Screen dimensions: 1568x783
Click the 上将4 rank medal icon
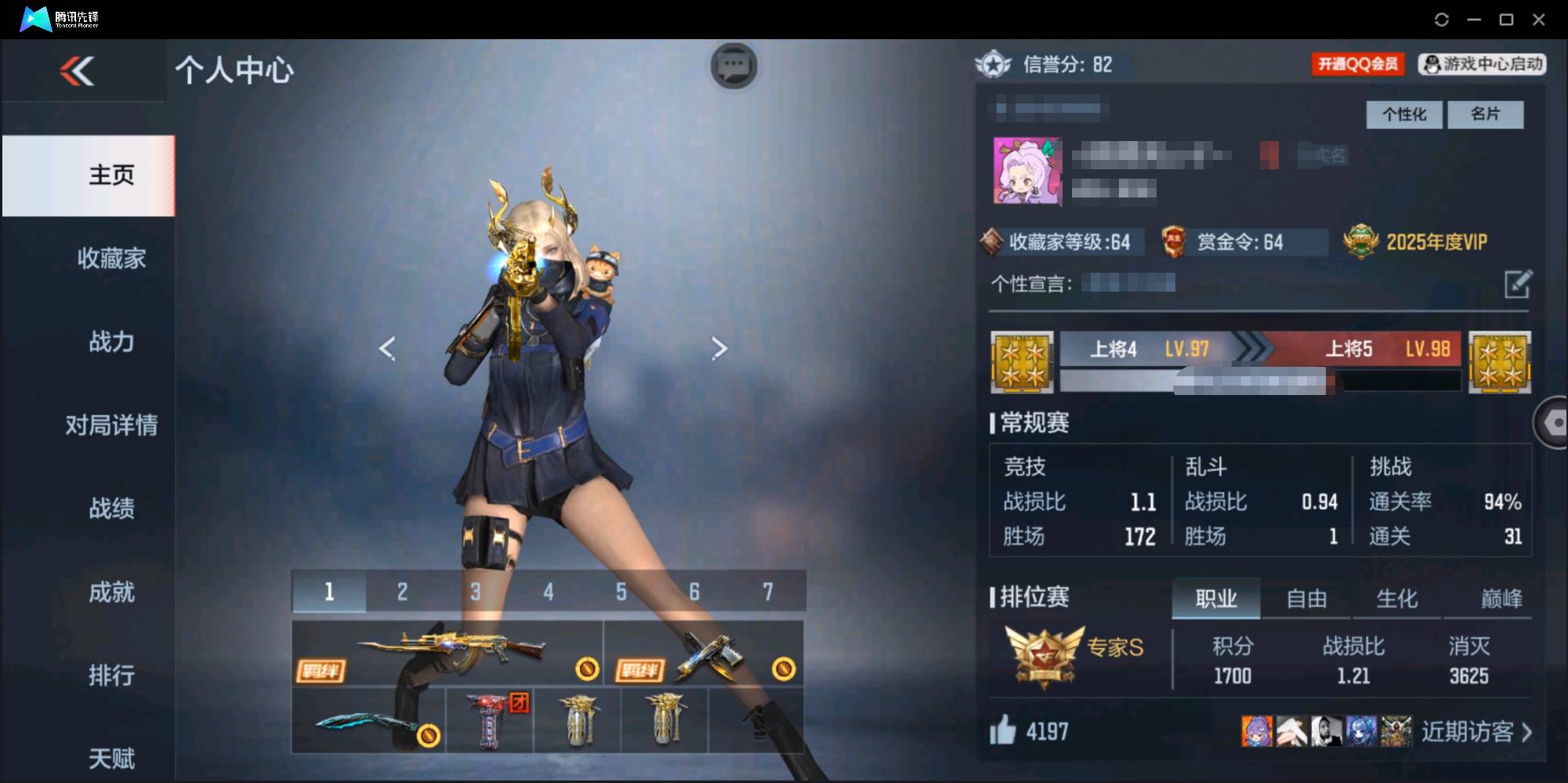tap(1022, 363)
